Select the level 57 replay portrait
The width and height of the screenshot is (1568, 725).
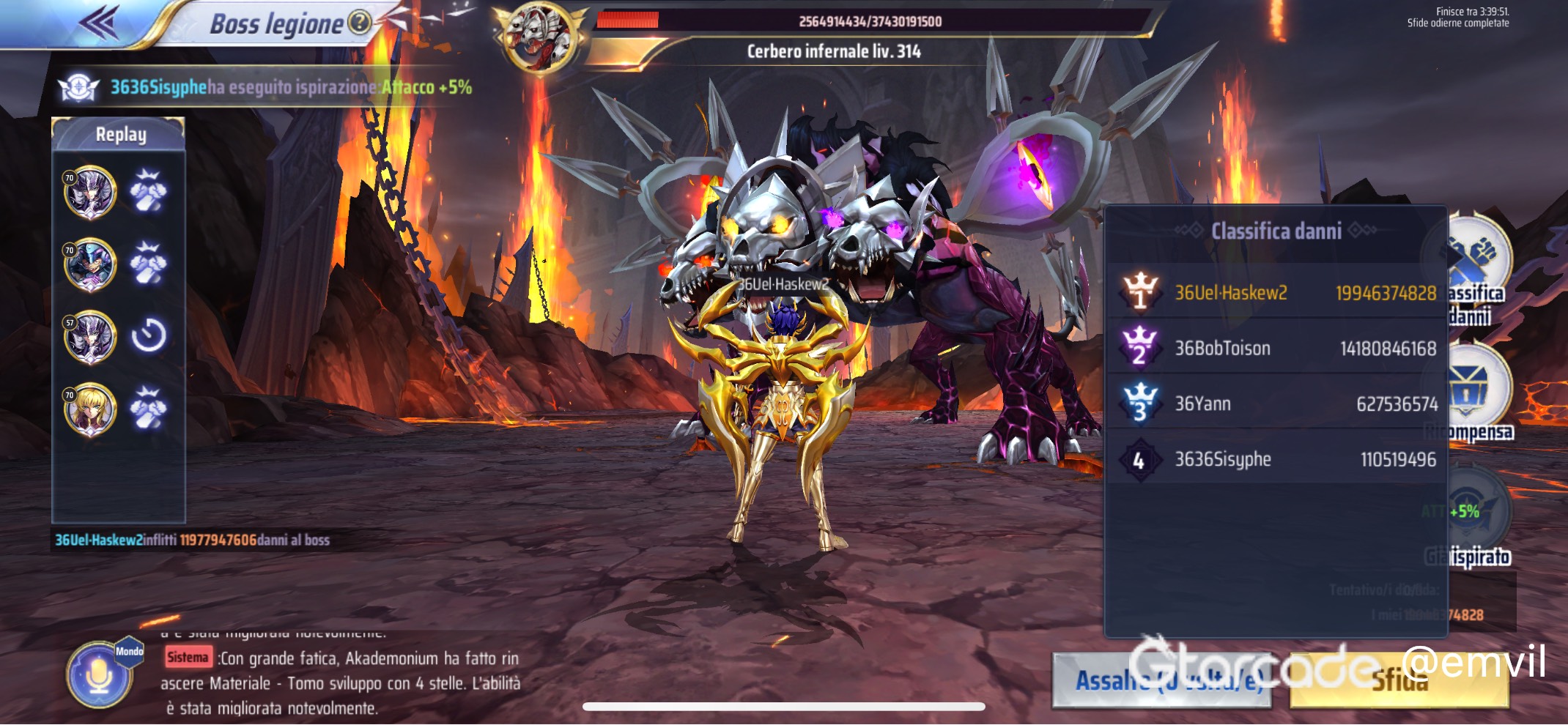click(90, 337)
